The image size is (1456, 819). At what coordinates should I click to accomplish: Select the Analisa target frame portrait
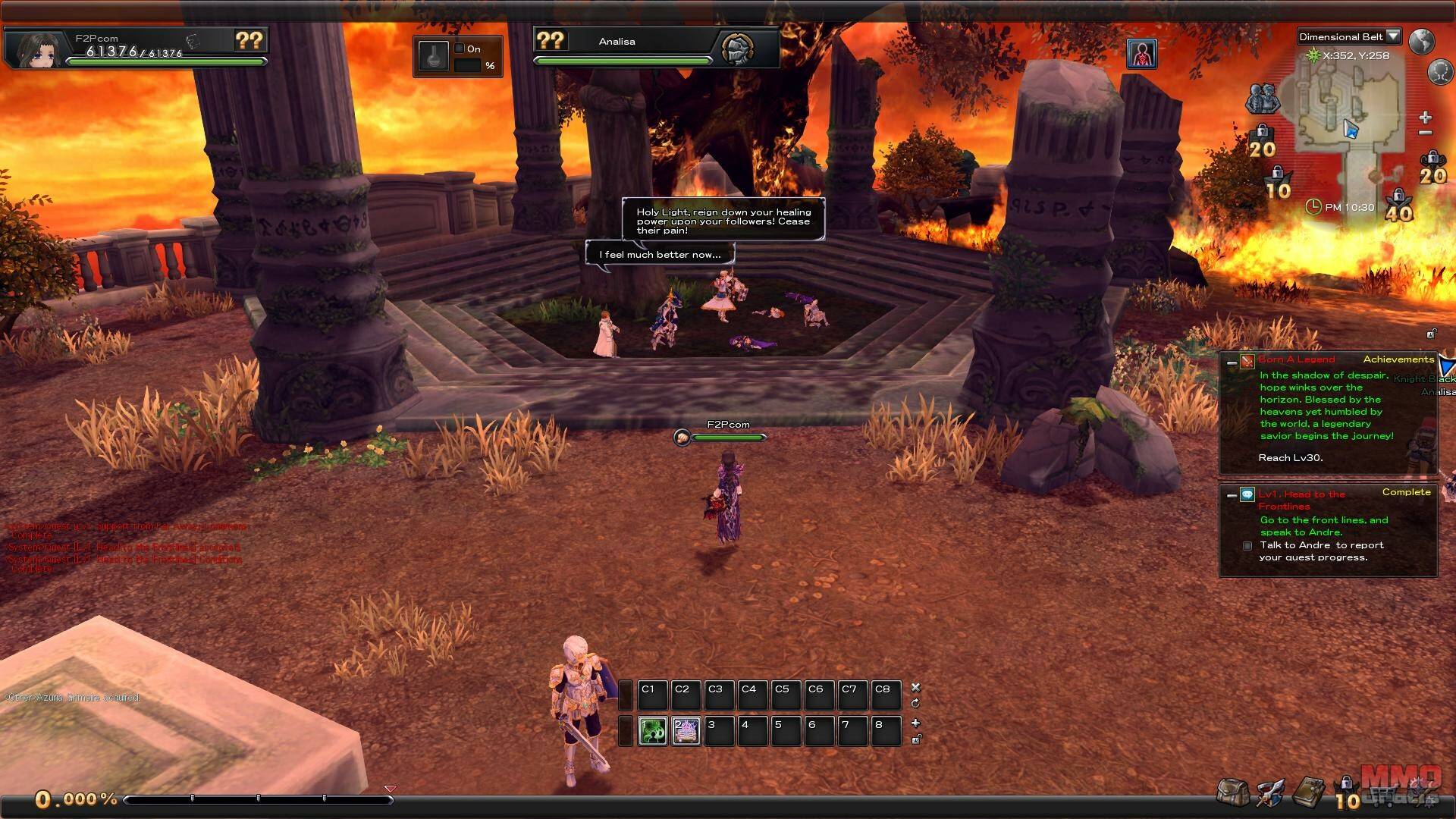coord(737,50)
